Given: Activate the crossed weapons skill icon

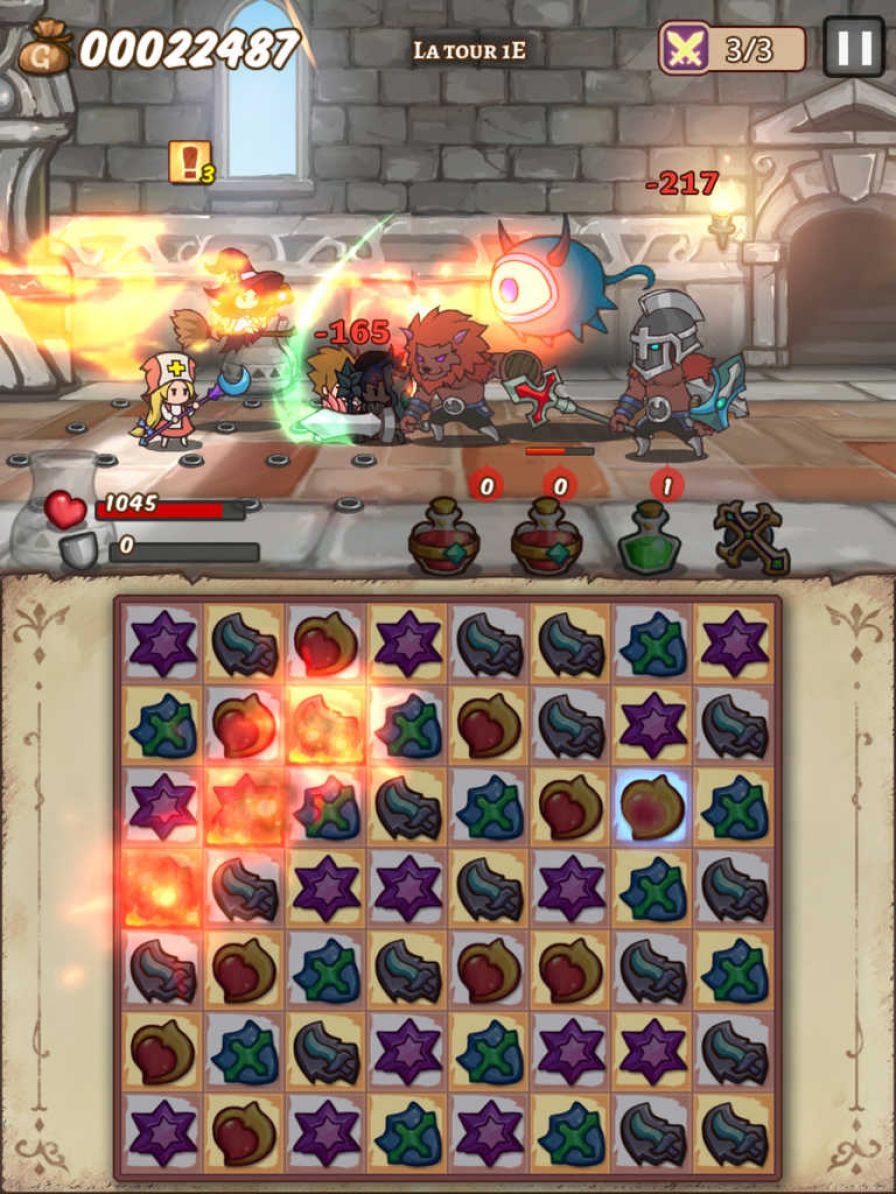Looking at the screenshot, I should coord(751,539).
